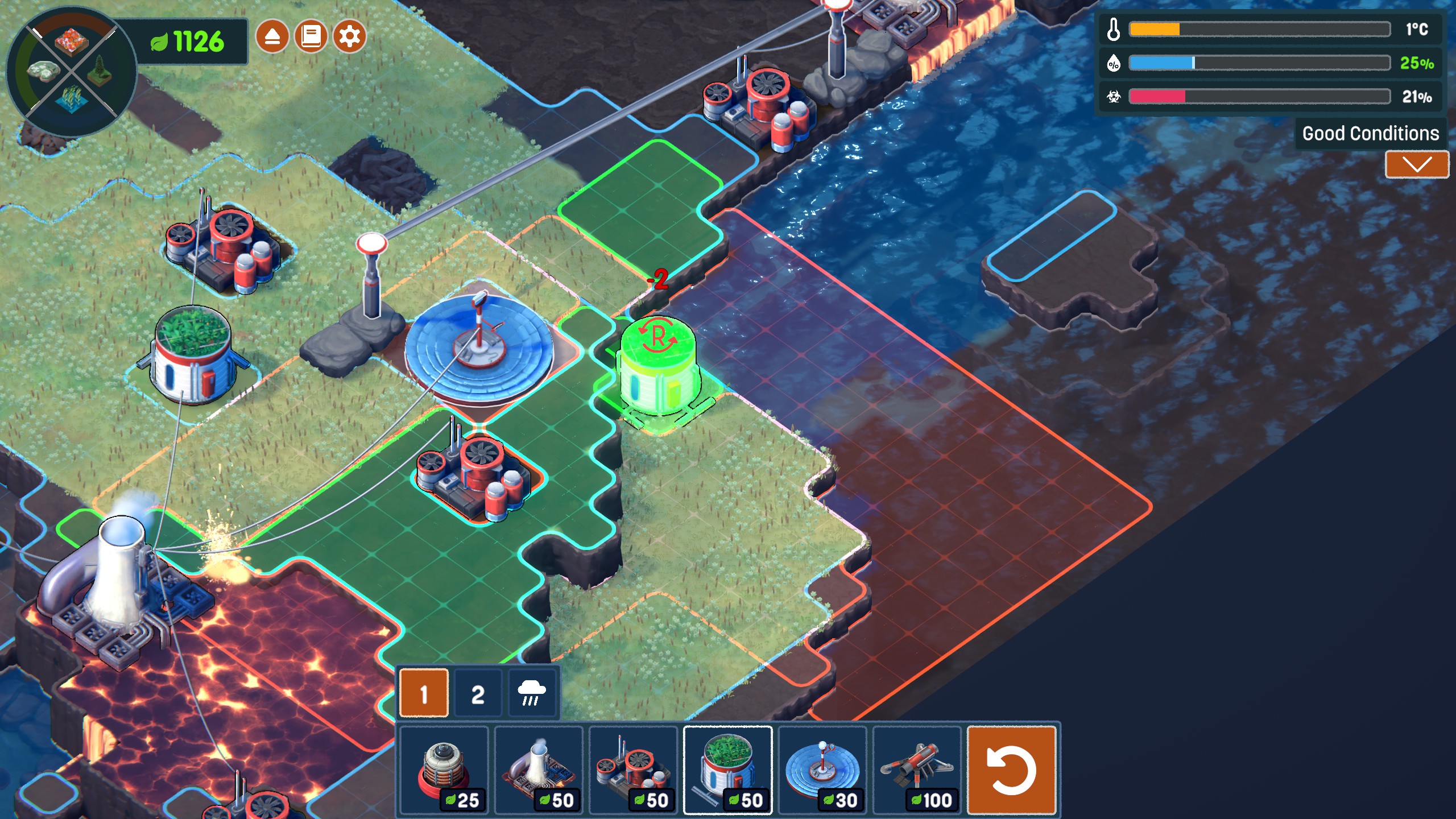Choose the turbine fan building costing 50

633,770
